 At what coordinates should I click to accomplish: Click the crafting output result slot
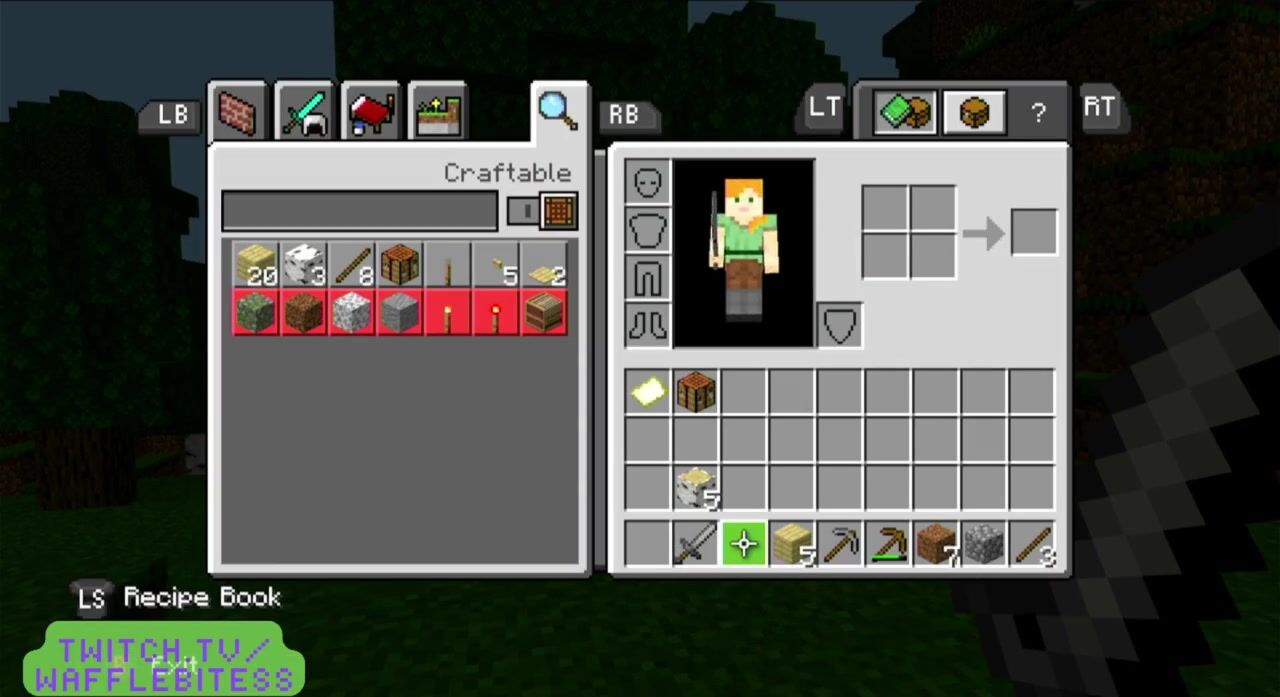(1034, 233)
